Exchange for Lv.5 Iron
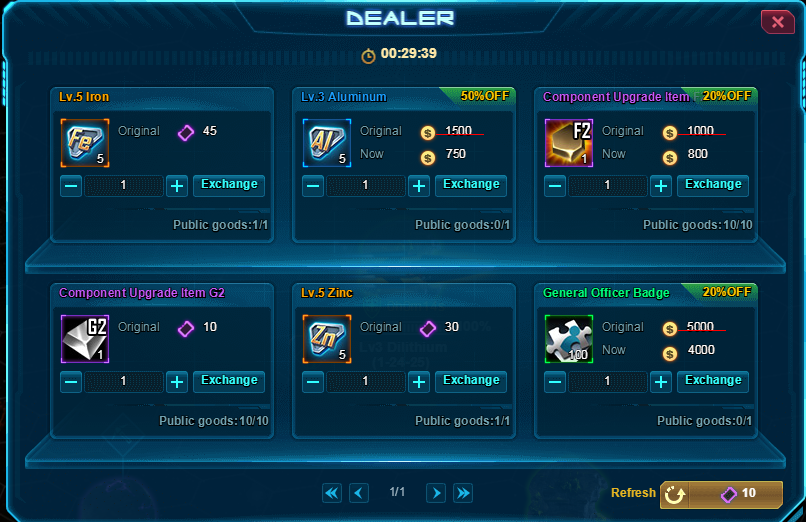Viewport: 806px width, 522px height. tap(229, 185)
